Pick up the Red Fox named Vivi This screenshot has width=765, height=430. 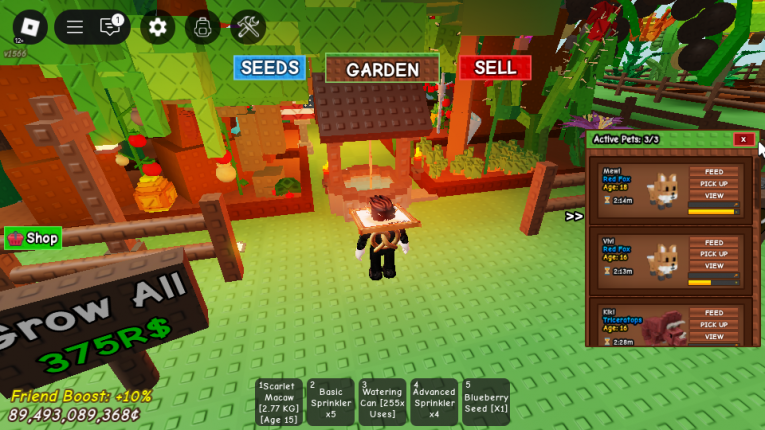pyautogui.click(x=713, y=254)
